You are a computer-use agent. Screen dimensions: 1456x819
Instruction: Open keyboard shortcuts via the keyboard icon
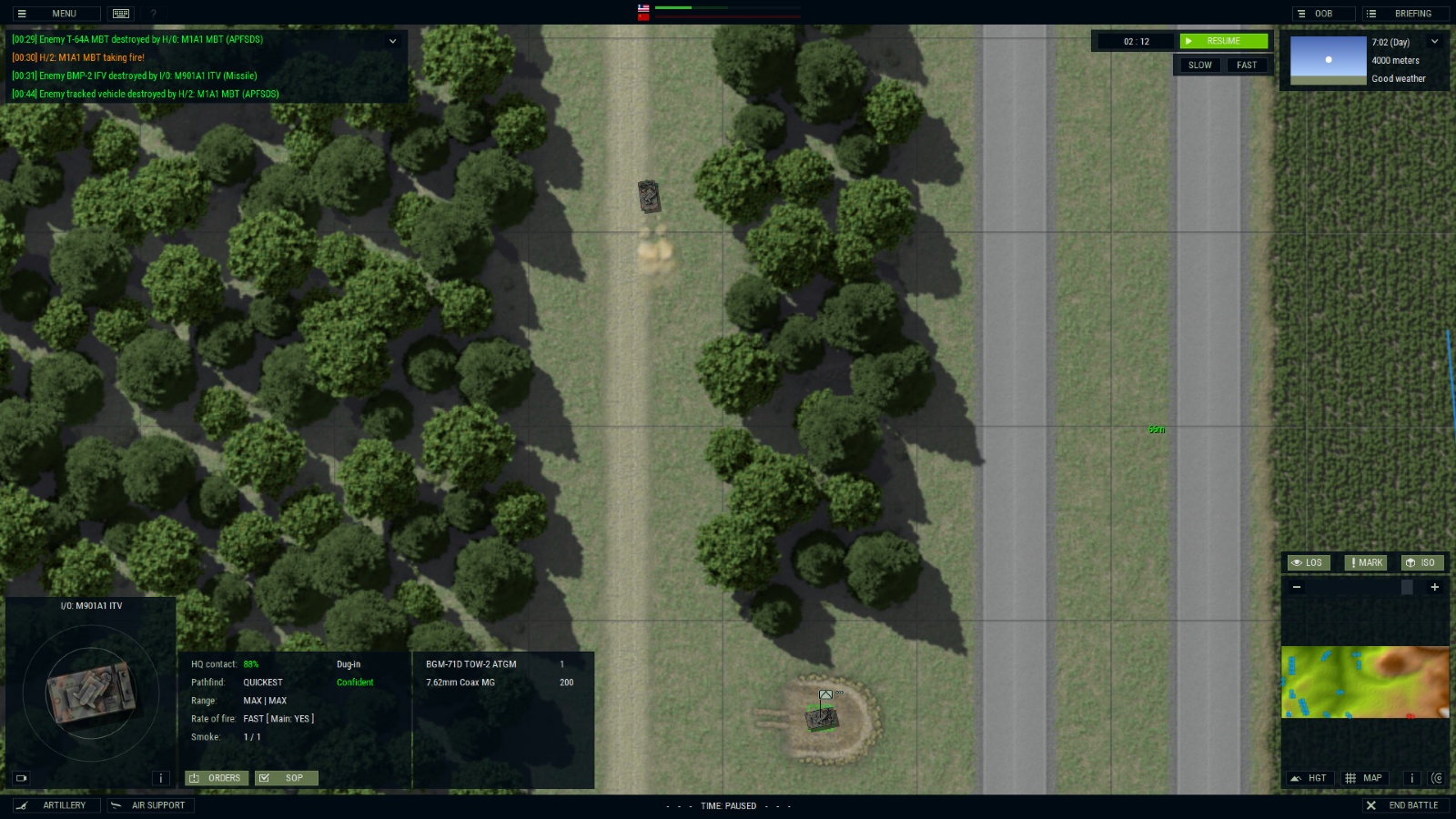pos(119,13)
